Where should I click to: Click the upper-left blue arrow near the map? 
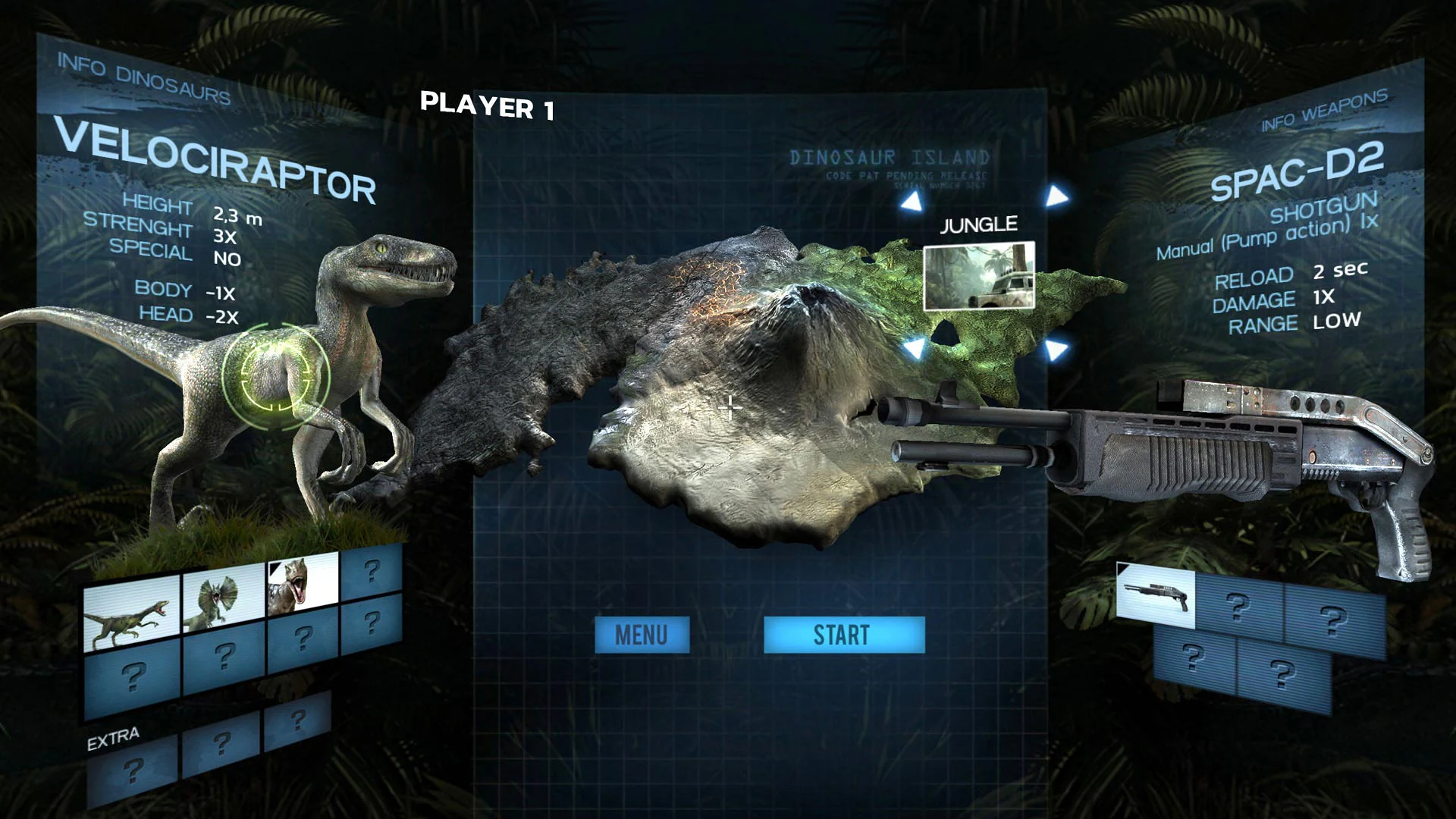pos(912,200)
